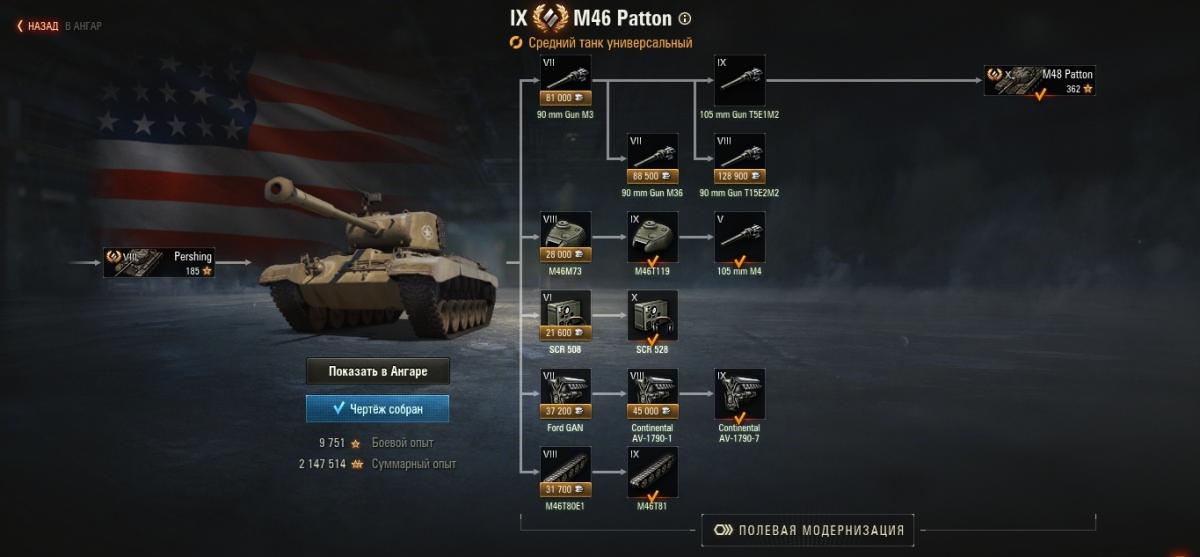The height and width of the screenshot is (557, 1200).
Task: Select the Continental AV-1790-7 engine
Action: pyautogui.click(x=740, y=394)
